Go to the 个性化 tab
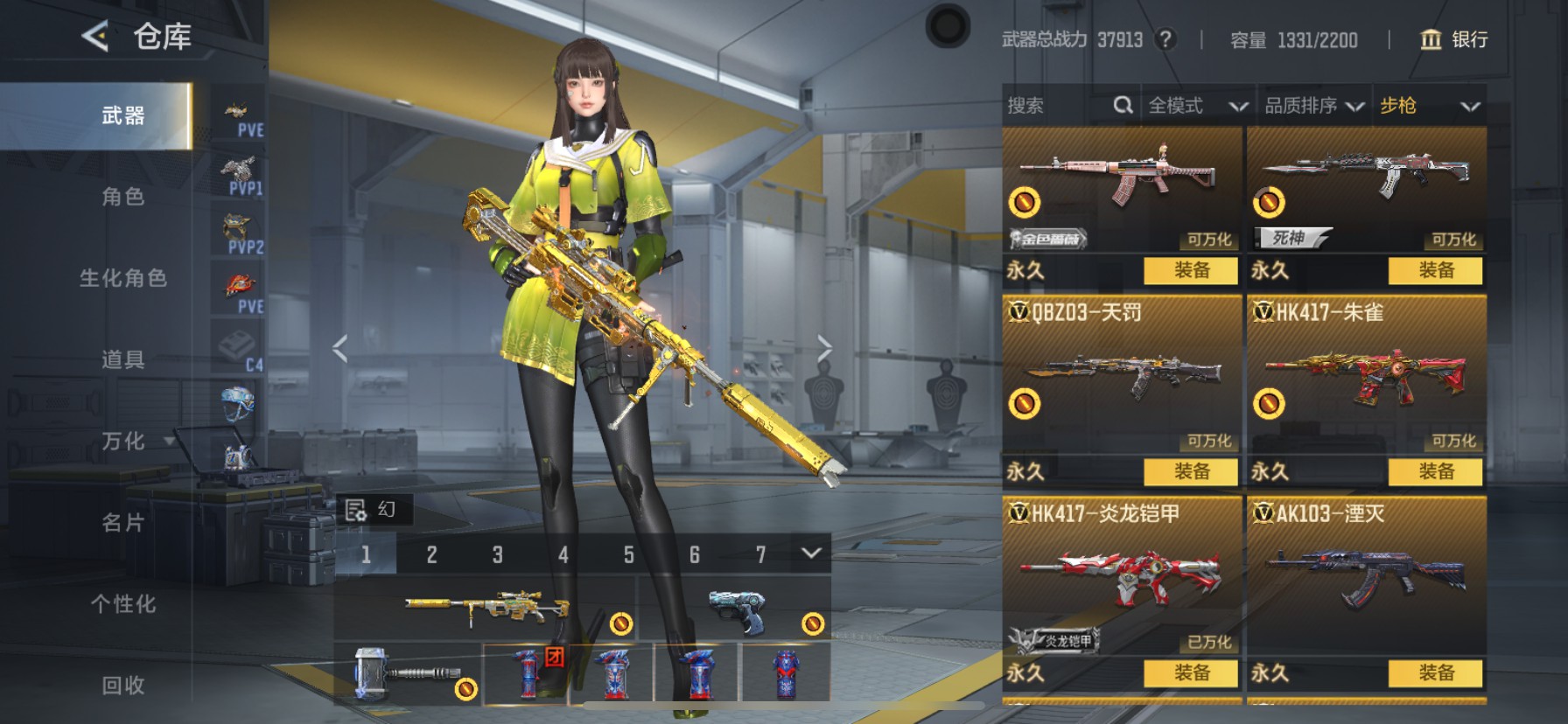The height and width of the screenshot is (724, 1568). pos(122,603)
